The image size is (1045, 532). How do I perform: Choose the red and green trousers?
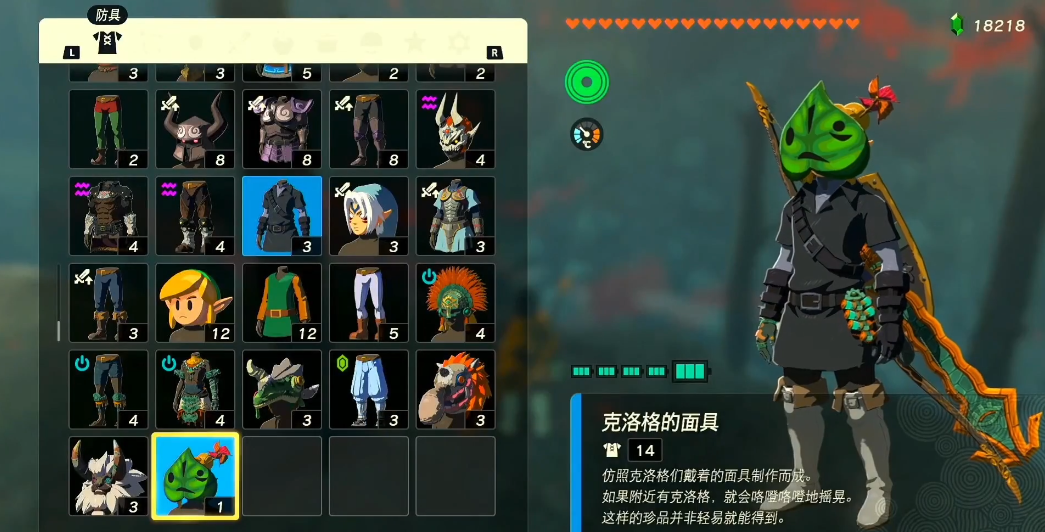pyautogui.click(x=108, y=129)
